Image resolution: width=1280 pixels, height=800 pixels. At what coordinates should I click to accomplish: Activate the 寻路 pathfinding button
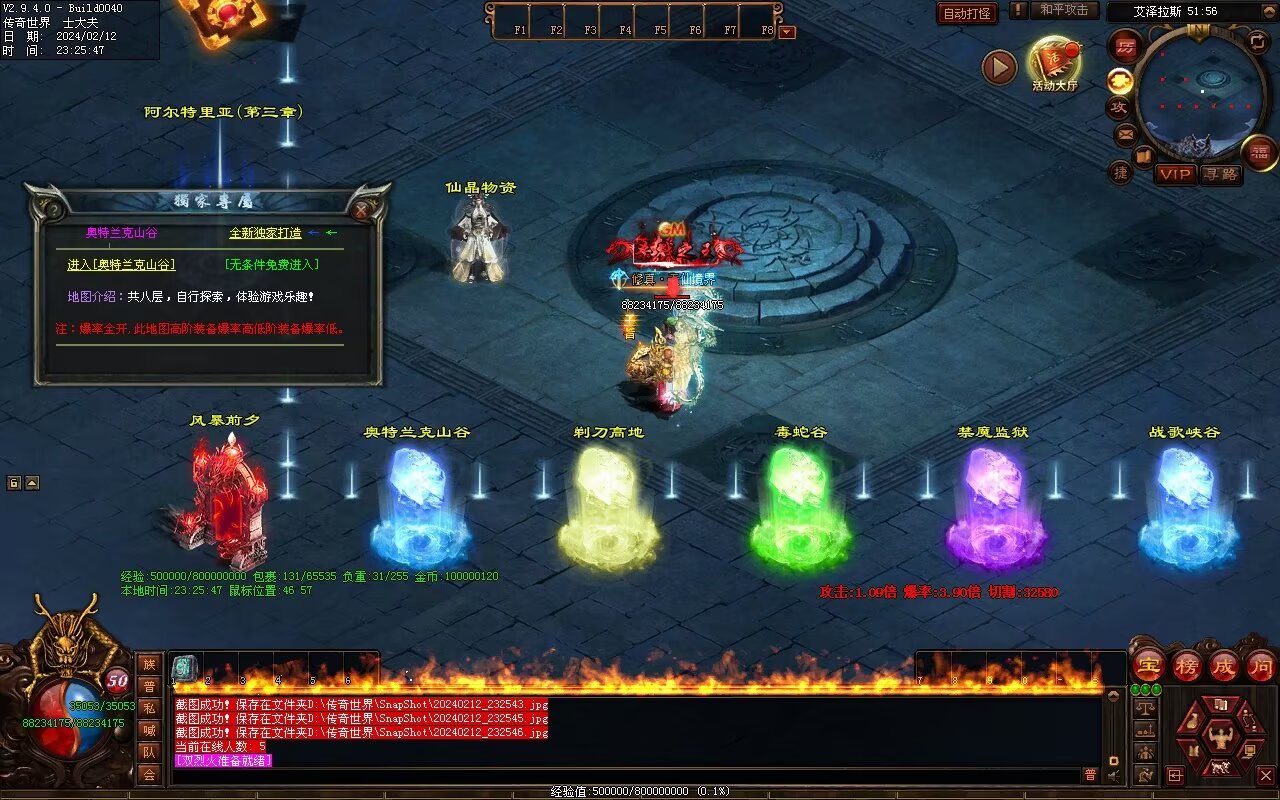[x=1220, y=174]
